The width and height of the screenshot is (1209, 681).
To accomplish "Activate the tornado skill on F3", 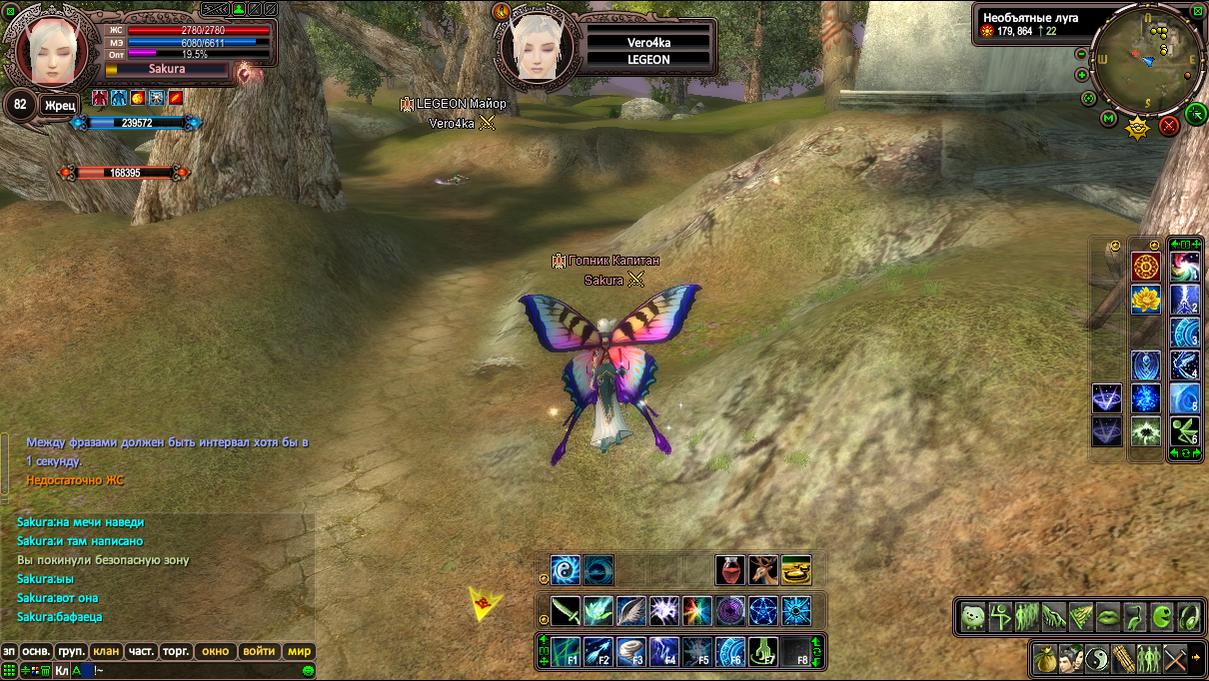I will 632,651.
